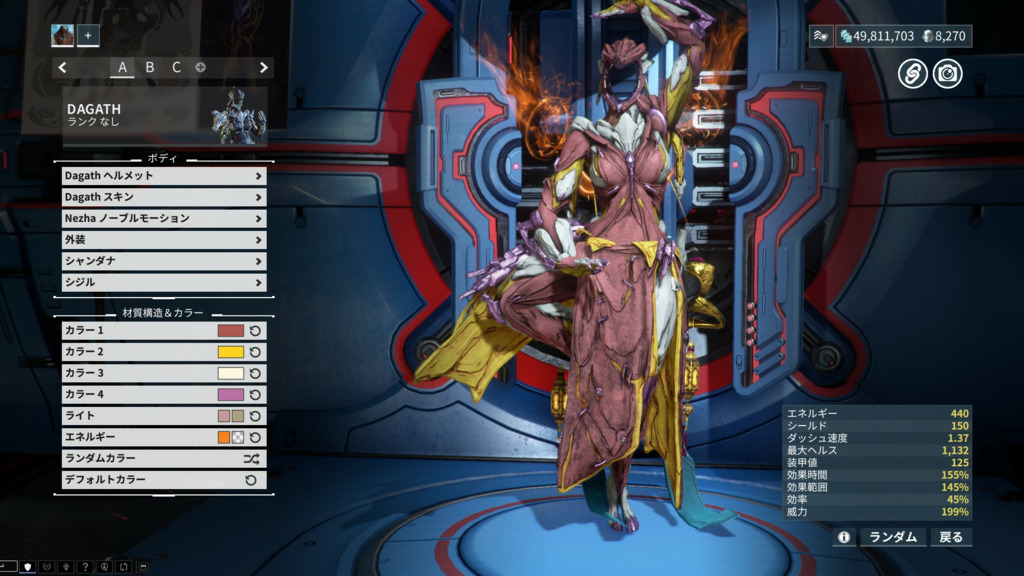1024x576 pixels.
Task: Pick the yellow カラー 2 swatch
Action: click(231, 352)
